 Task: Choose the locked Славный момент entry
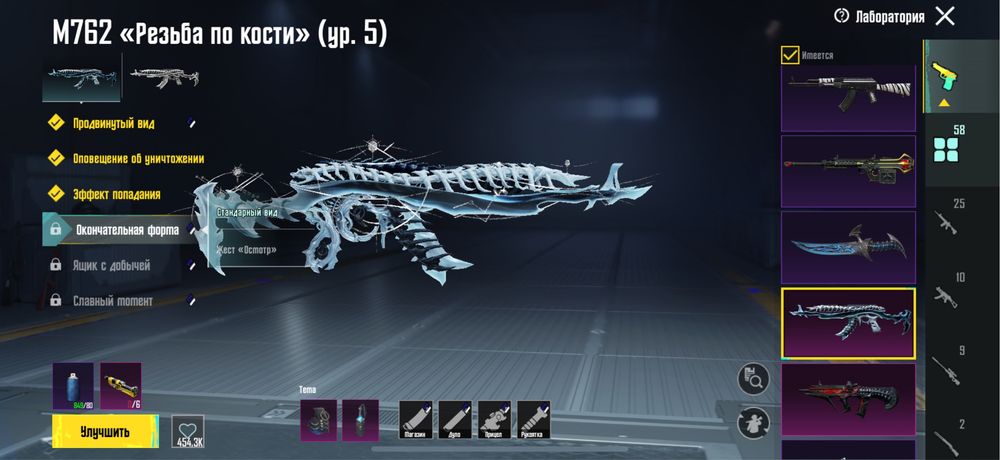114,300
